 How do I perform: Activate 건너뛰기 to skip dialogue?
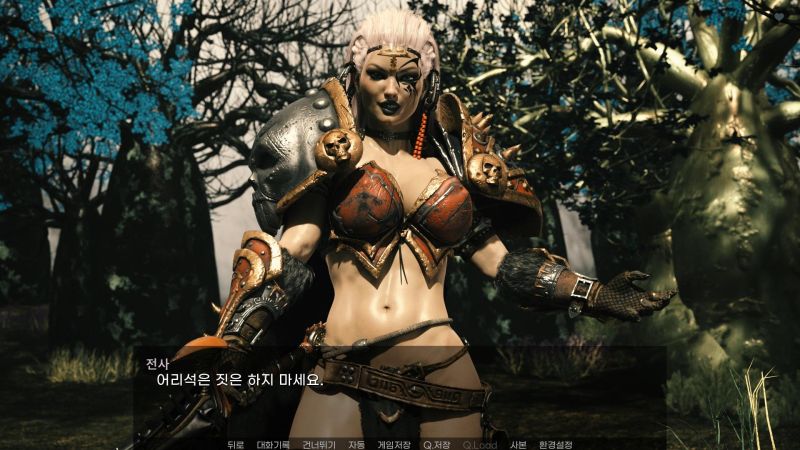318,444
